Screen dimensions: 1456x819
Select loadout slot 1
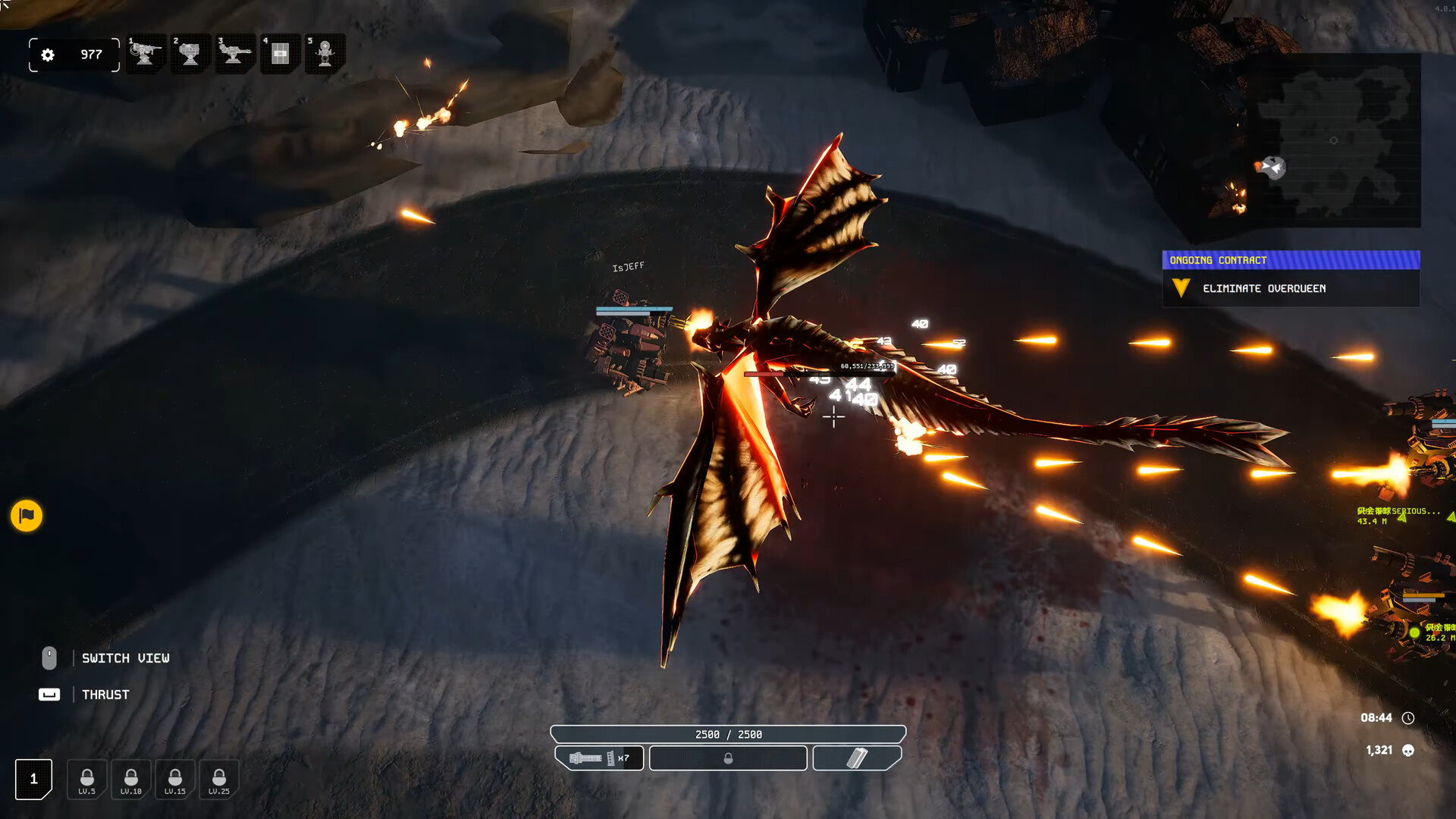[33, 779]
